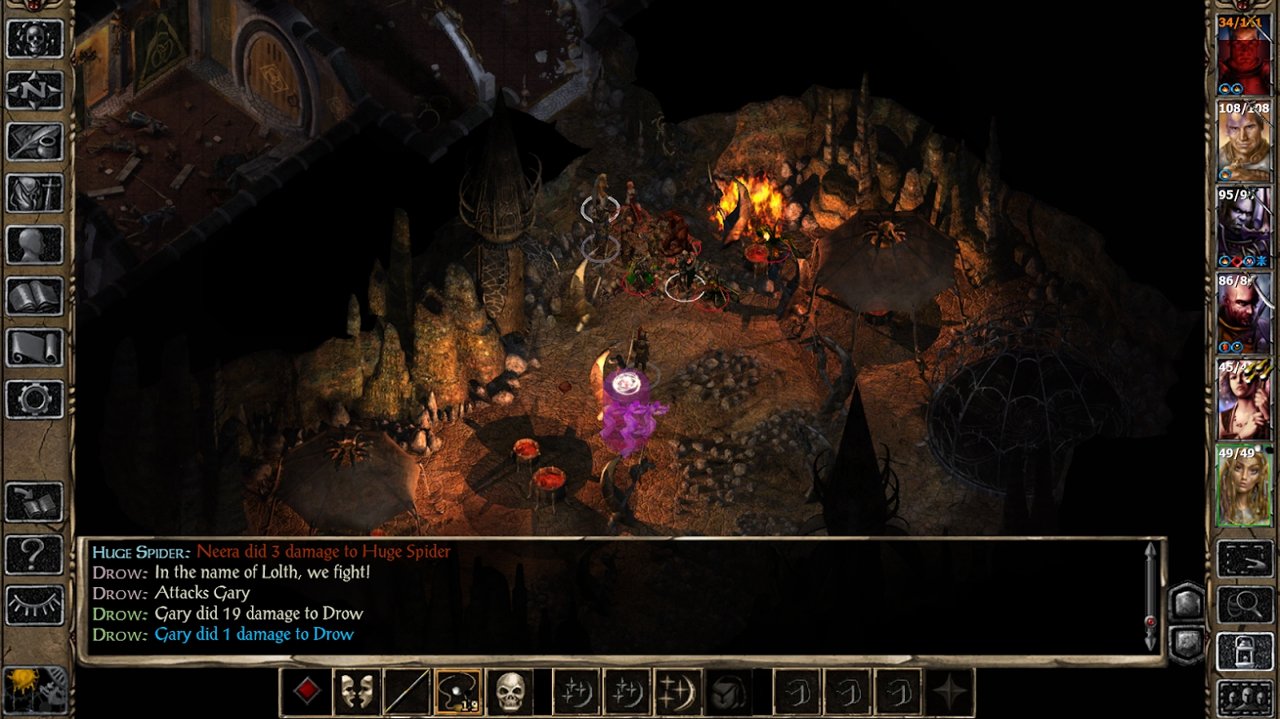Use the twin masks talk action
1280x719 pixels.
click(356, 691)
